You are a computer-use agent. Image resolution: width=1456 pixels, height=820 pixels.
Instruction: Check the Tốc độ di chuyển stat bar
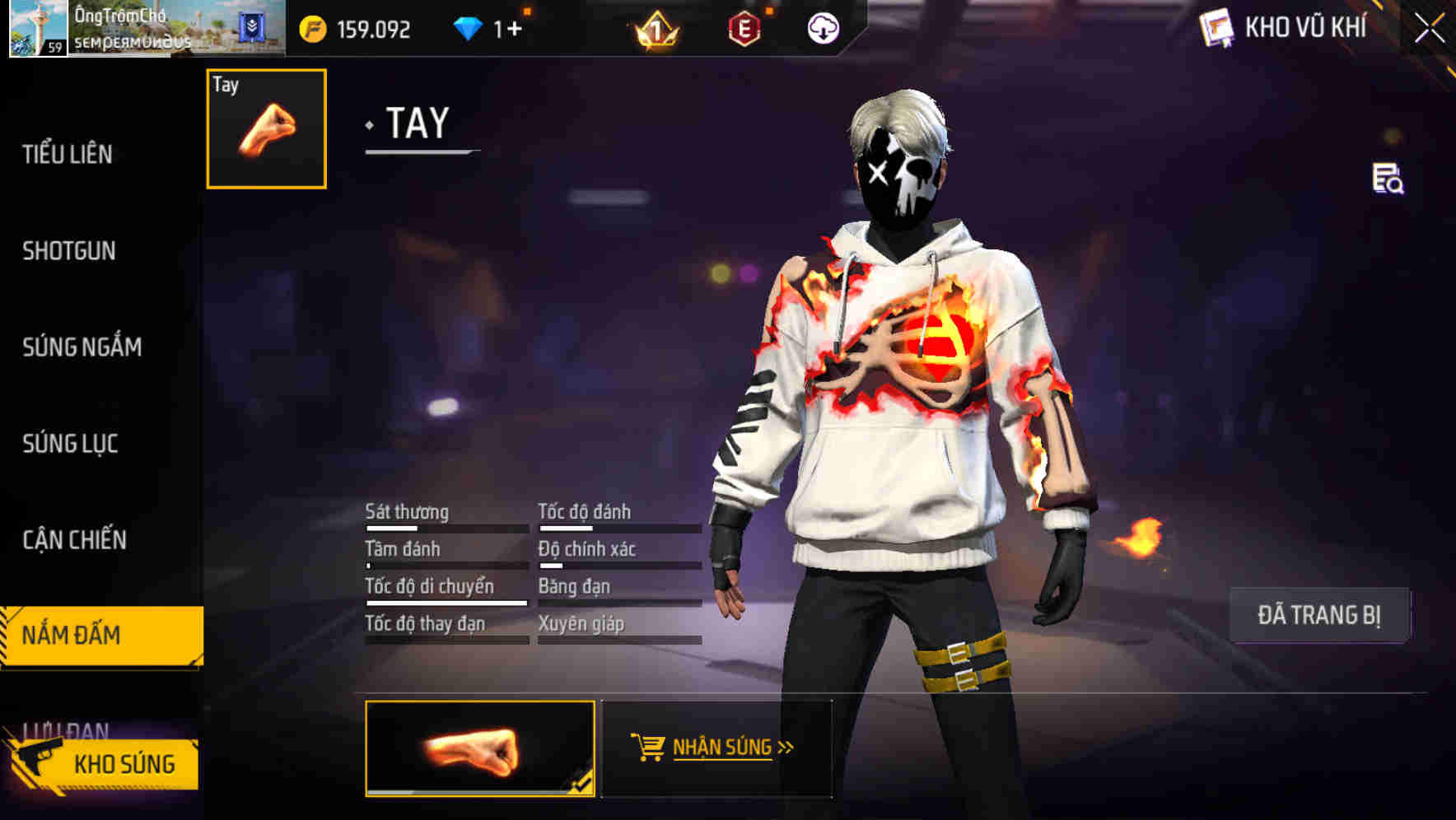(445, 594)
